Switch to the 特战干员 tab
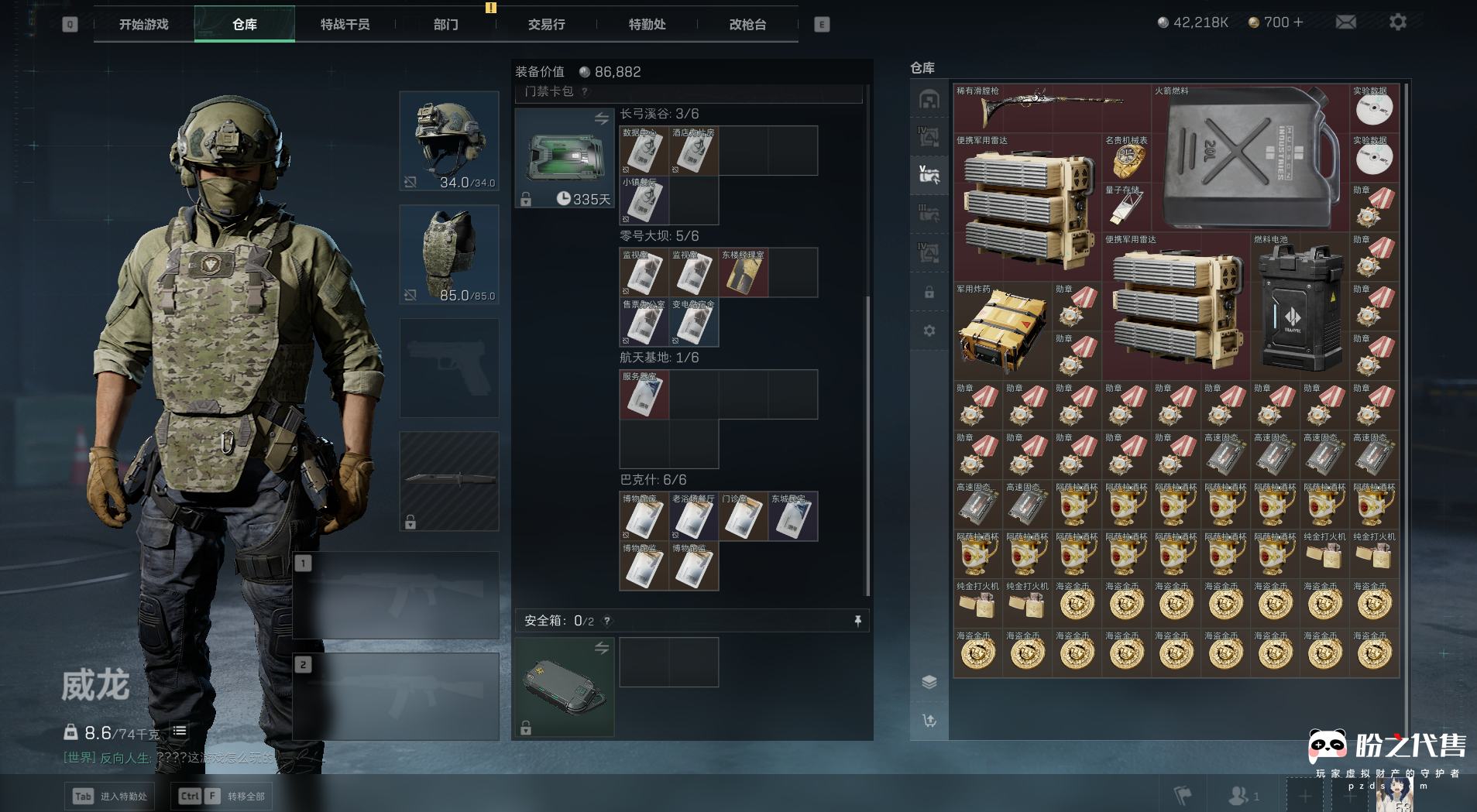Image resolution: width=1477 pixels, height=812 pixels. pos(345,24)
